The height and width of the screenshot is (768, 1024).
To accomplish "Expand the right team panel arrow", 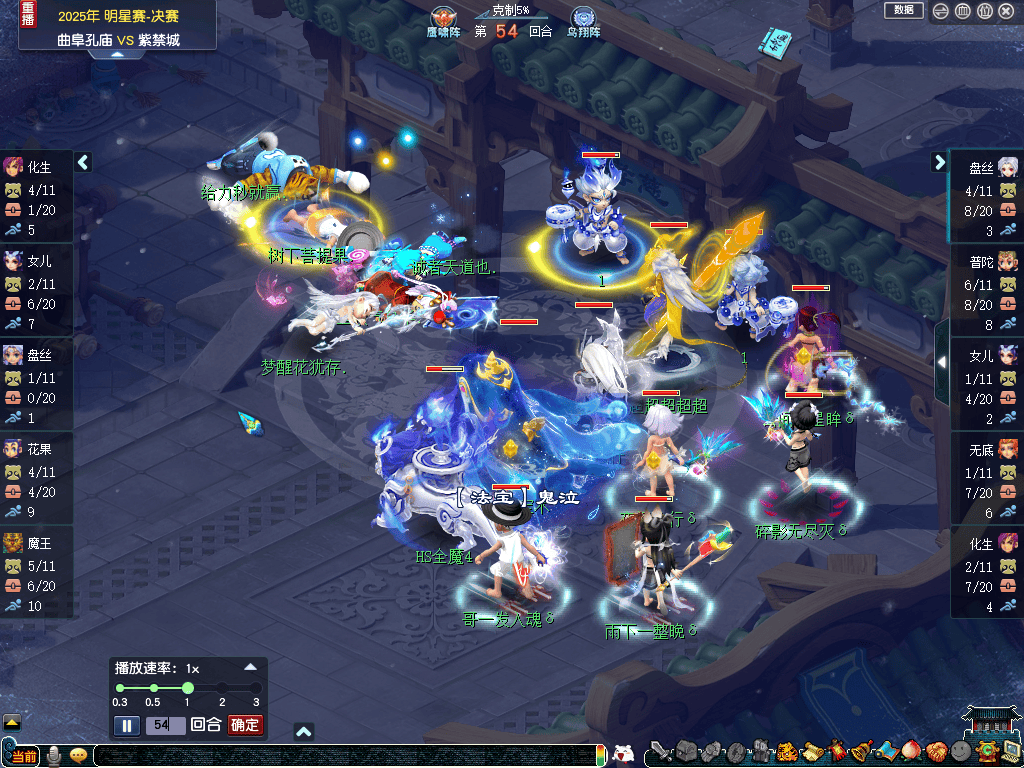I will (x=940, y=162).
